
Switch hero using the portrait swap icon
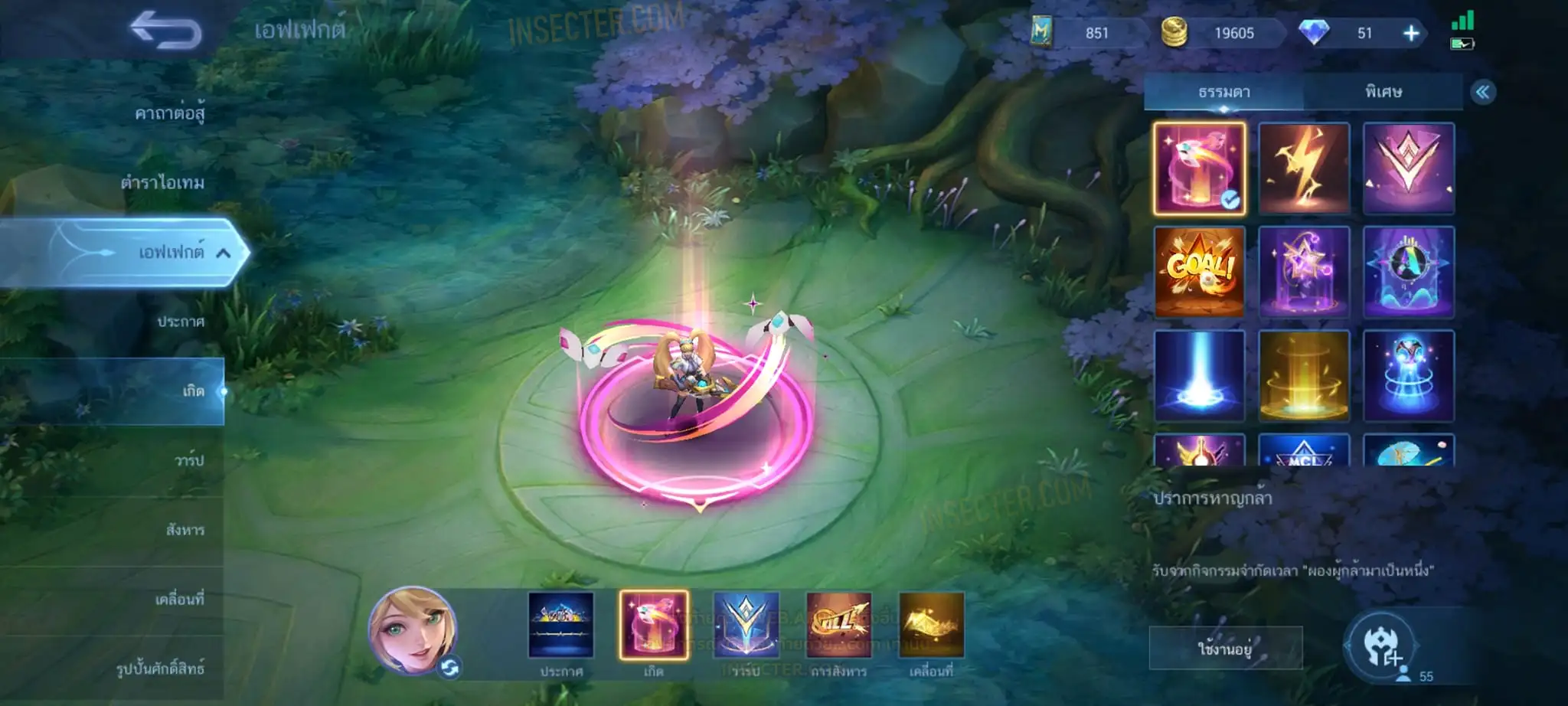[450, 668]
